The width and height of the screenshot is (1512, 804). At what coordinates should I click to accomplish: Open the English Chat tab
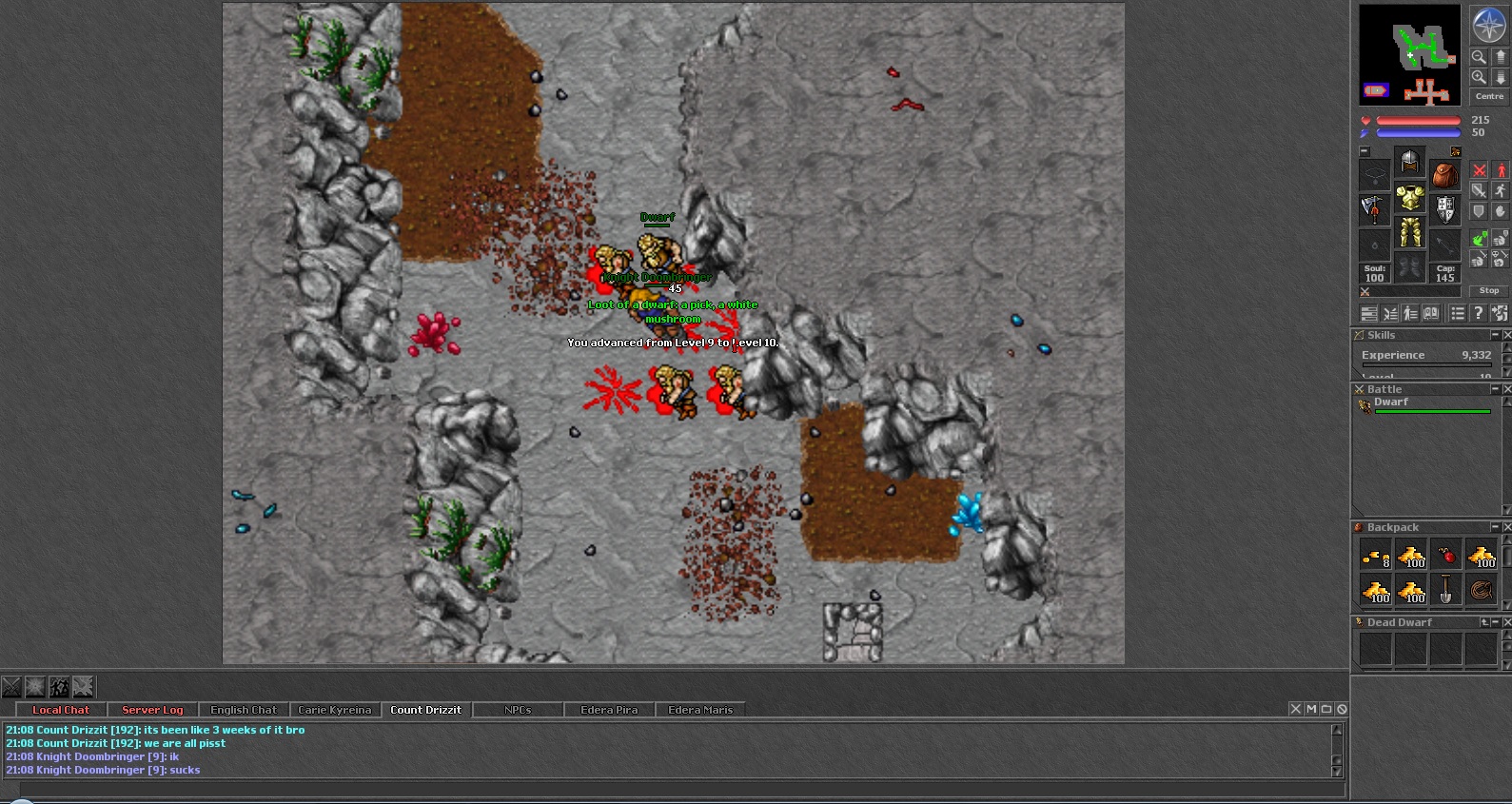point(244,710)
